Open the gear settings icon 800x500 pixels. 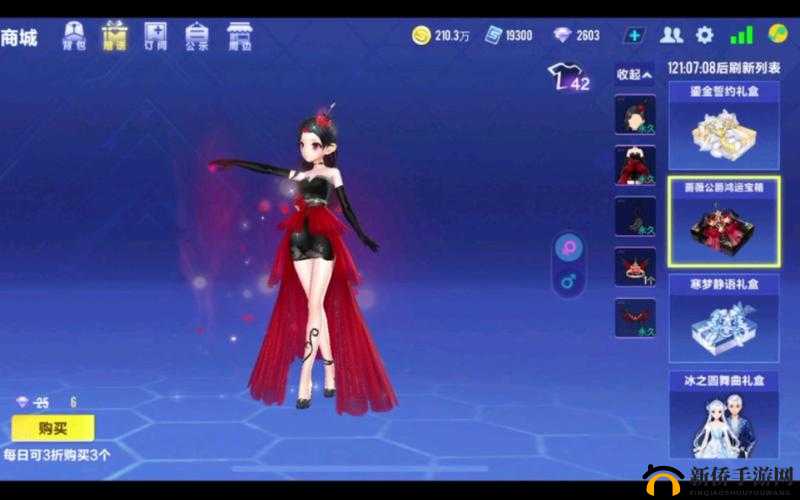click(x=705, y=35)
